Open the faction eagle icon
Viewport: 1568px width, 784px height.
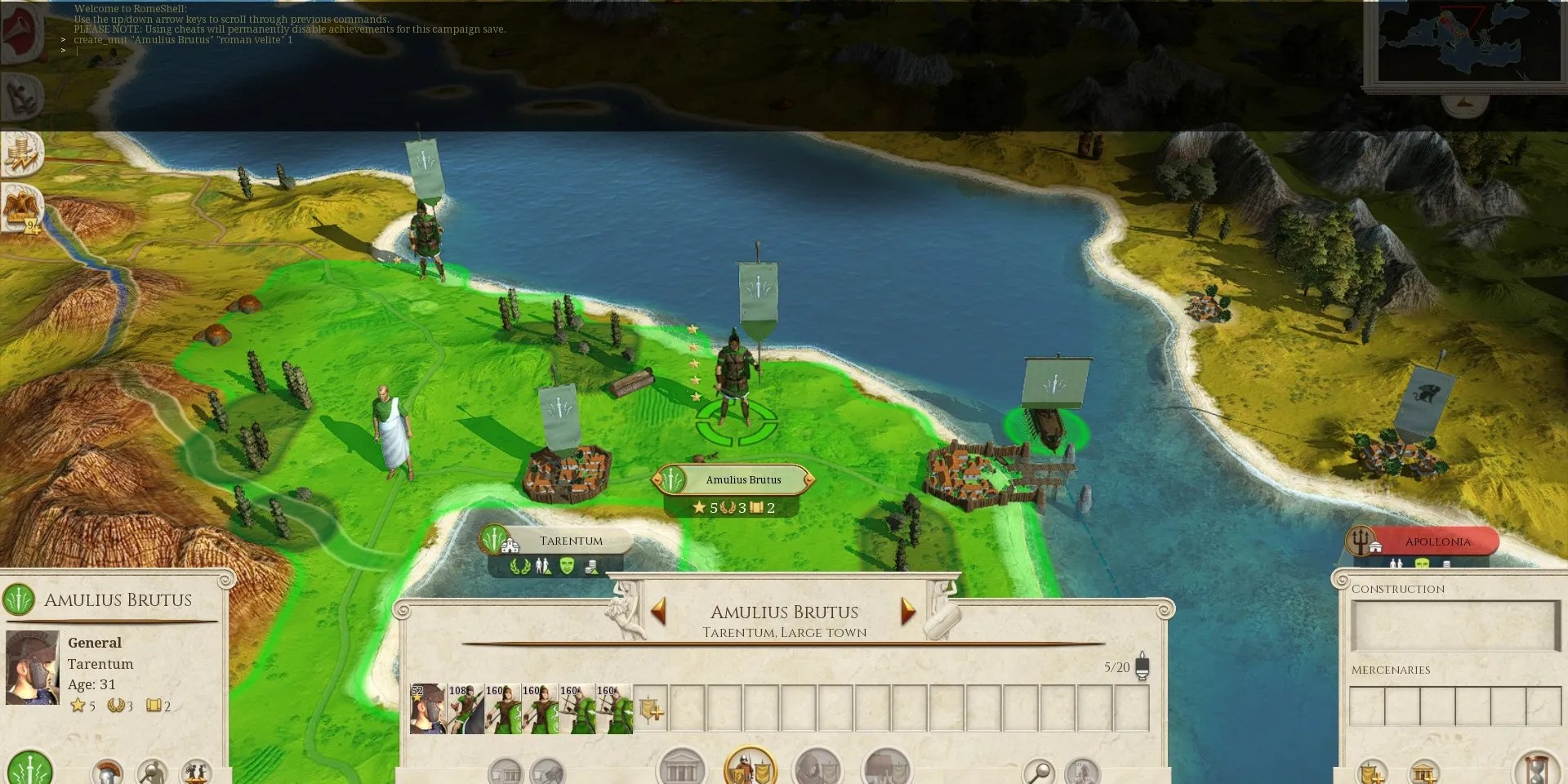tap(21, 207)
